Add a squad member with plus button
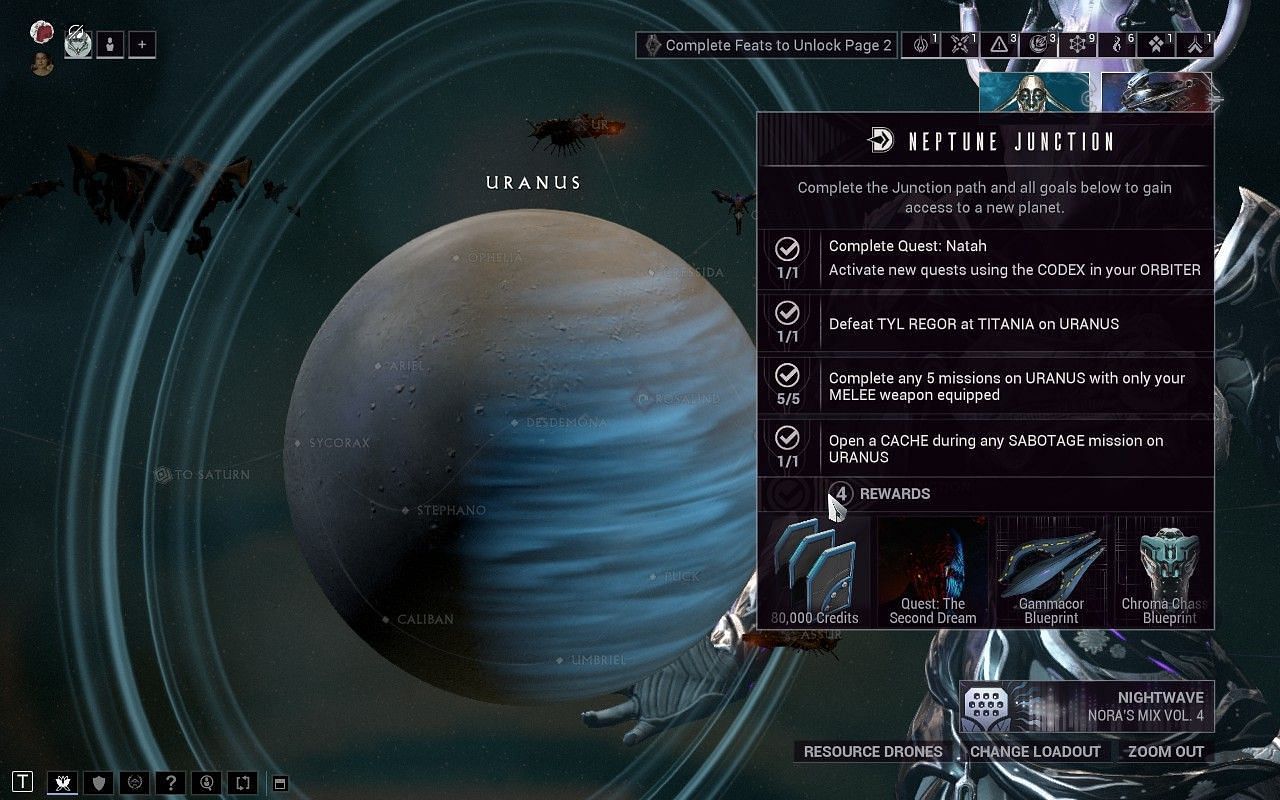Screen dimensions: 1280x800 (142, 45)
